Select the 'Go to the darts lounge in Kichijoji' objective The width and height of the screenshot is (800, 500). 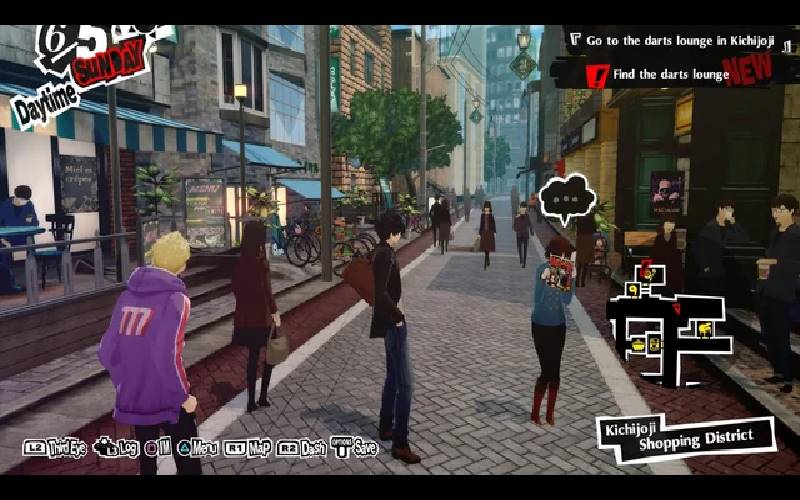pyautogui.click(x=680, y=41)
